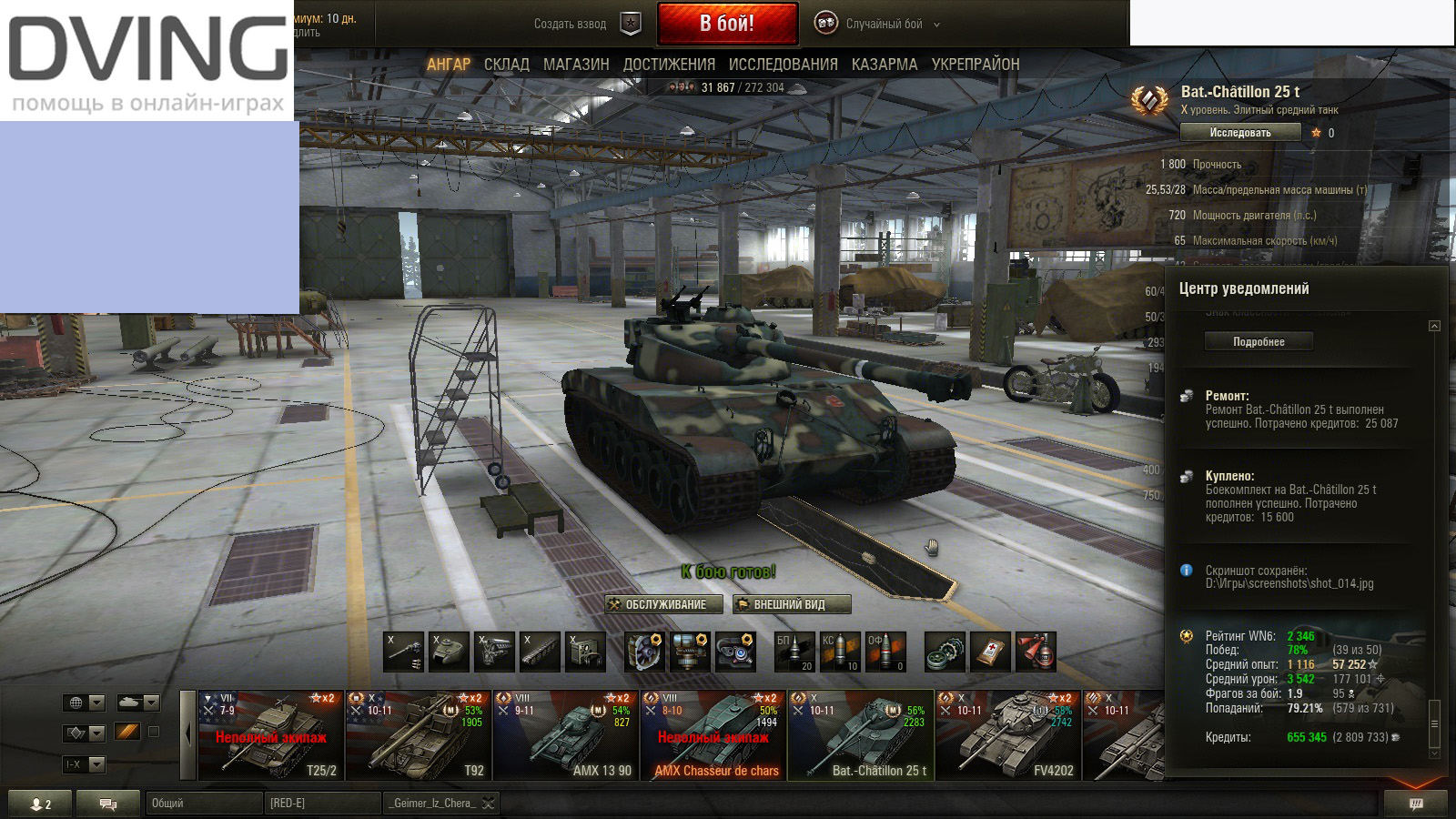Image resolution: width=1456 pixels, height=819 pixels.
Task: Open the nation filter dropdown
Action: point(86,703)
